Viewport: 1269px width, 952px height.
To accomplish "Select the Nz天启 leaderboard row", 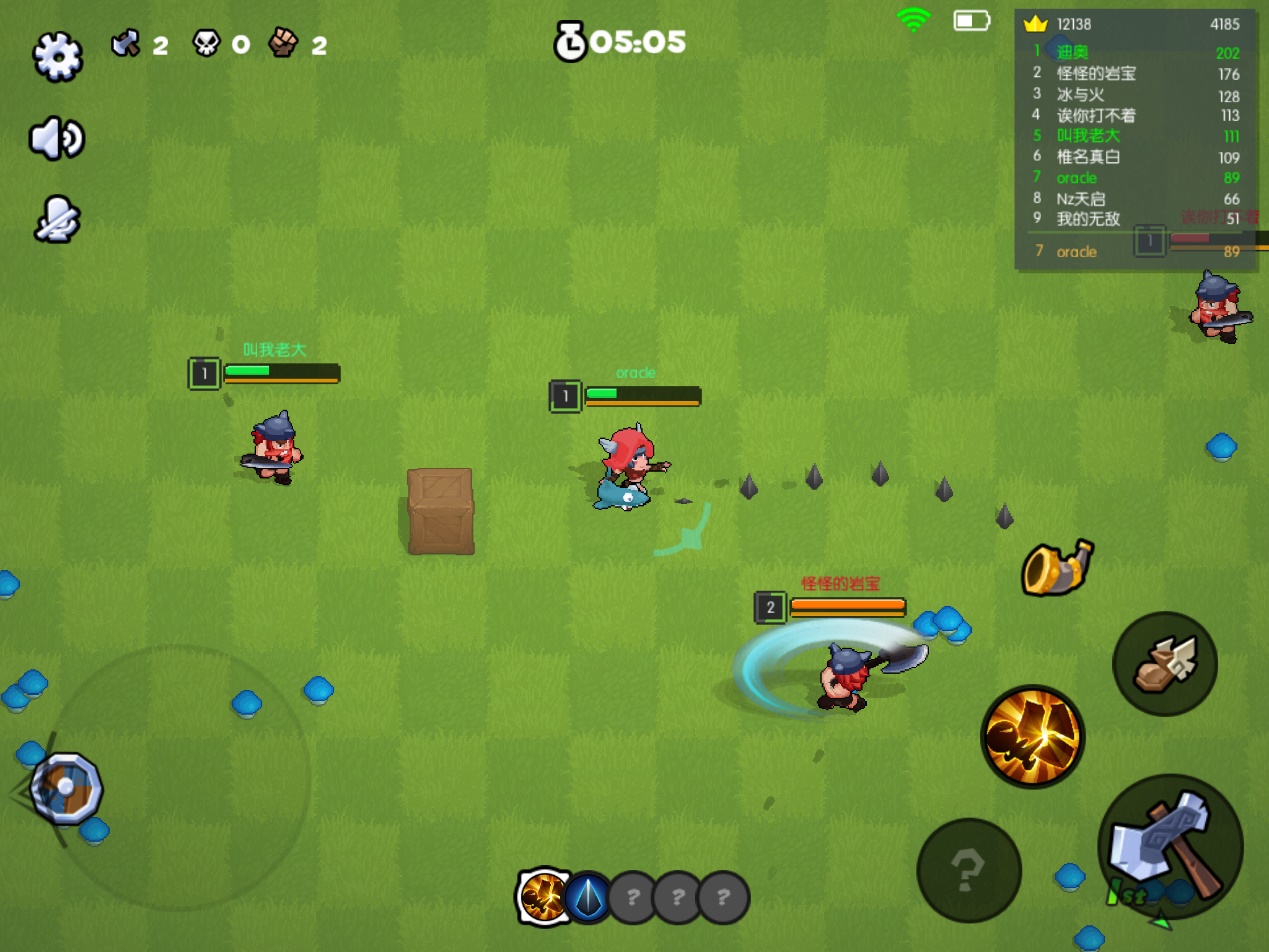I will (1136, 199).
